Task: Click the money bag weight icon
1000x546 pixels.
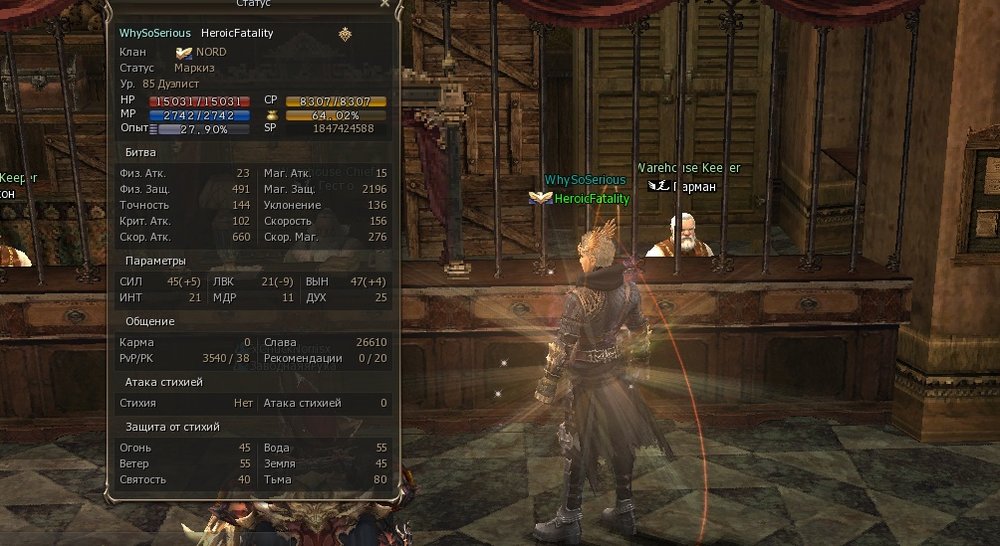Action: (x=270, y=115)
